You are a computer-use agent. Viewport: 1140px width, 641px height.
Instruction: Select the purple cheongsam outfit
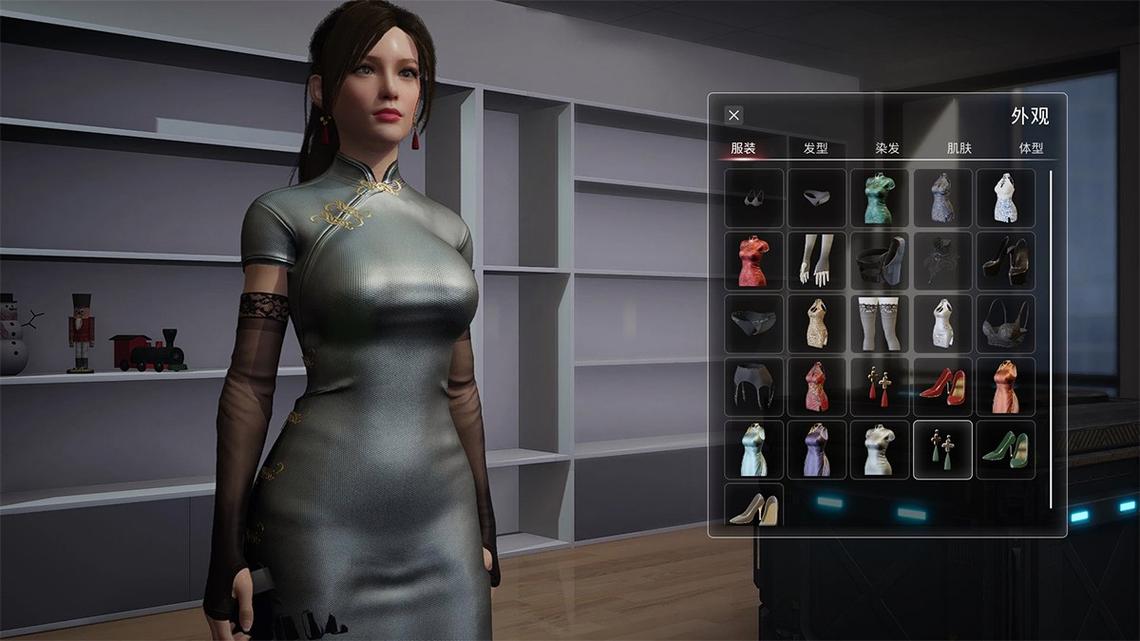click(817, 450)
